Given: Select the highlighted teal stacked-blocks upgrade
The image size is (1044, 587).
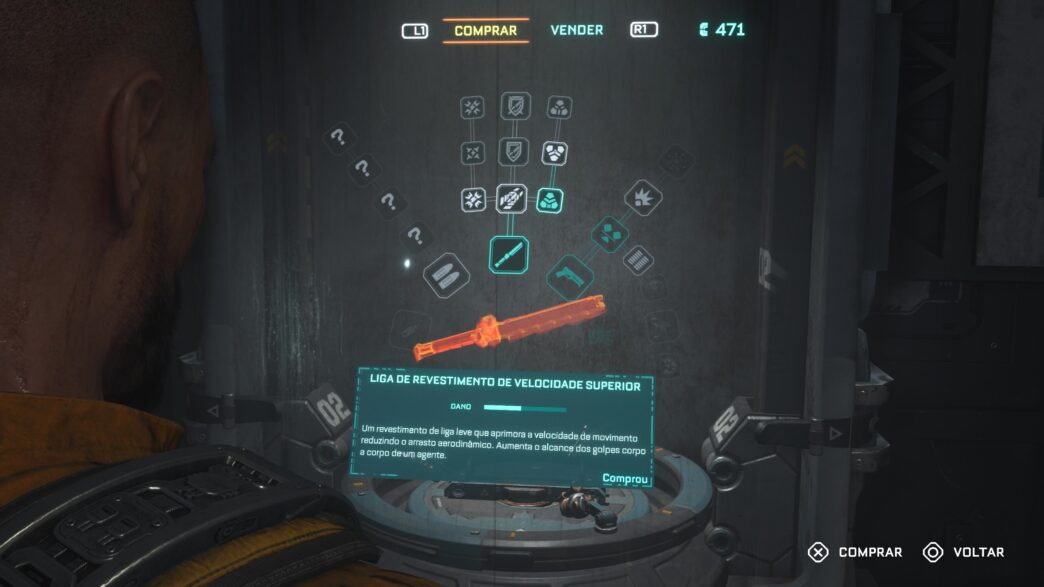Looking at the screenshot, I should point(550,199).
